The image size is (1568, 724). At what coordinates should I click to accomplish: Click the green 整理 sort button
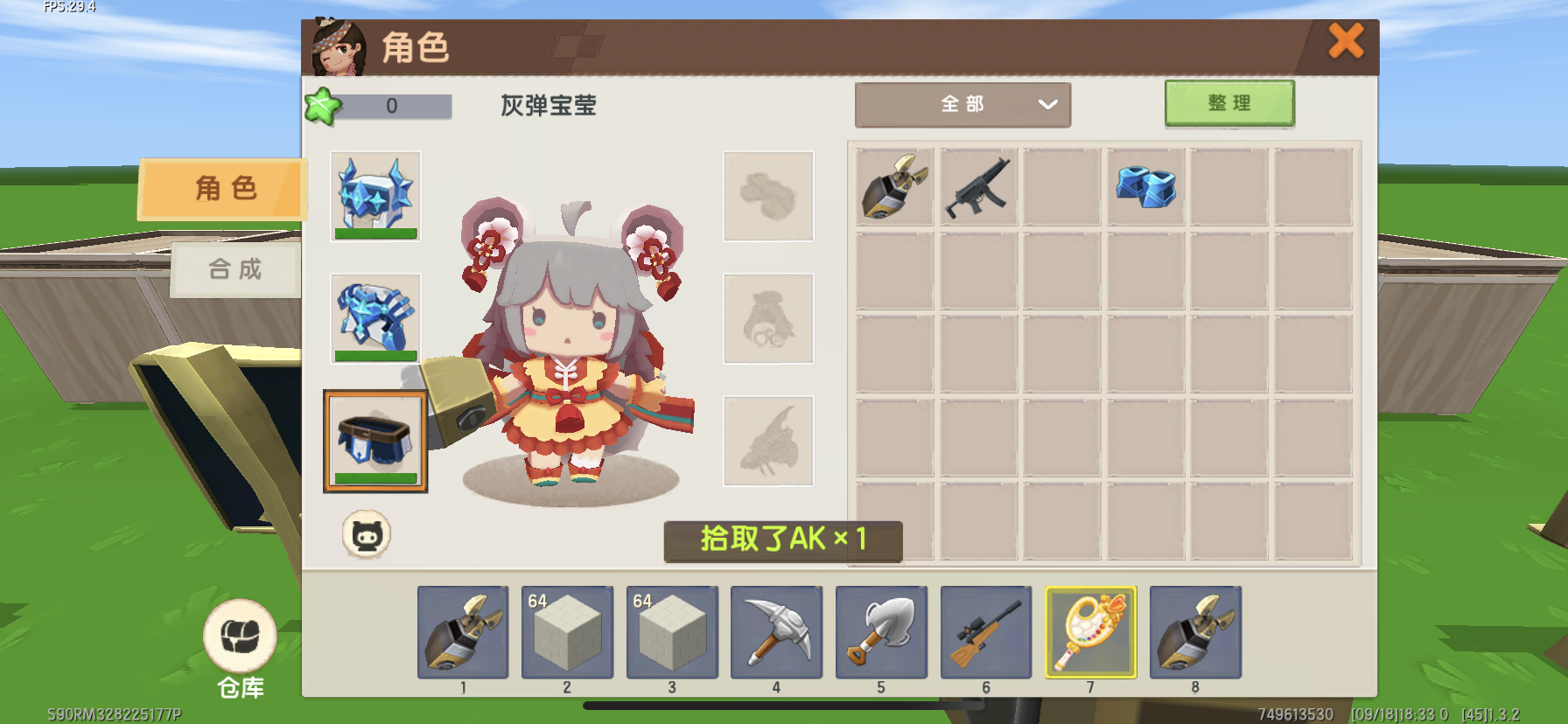click(1228, 104)
